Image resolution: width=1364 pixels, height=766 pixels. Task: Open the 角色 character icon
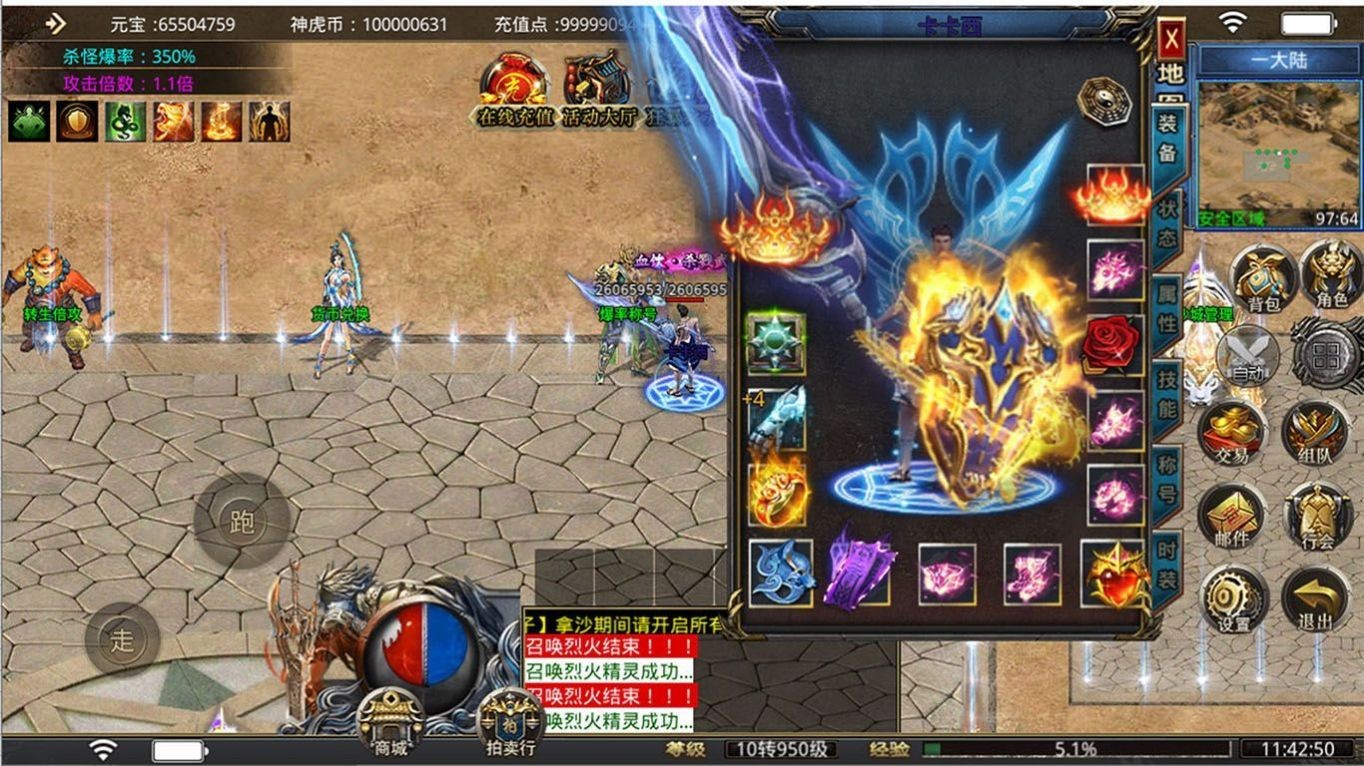coord(1328,281)
